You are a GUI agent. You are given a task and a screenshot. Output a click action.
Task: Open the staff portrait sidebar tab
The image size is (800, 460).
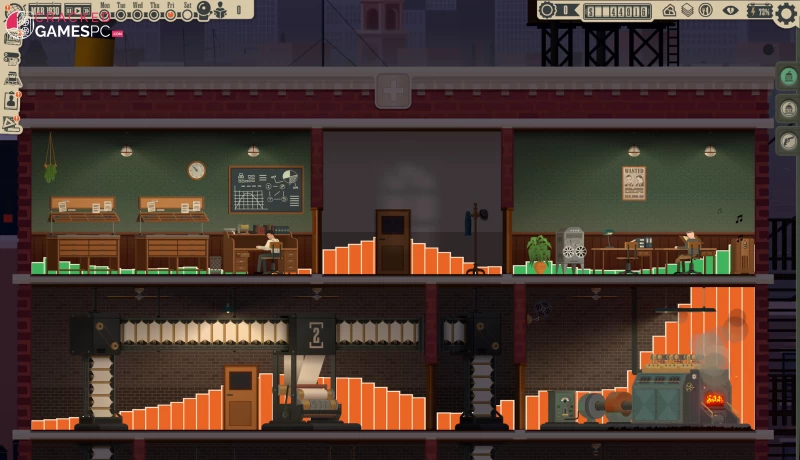[x=12, y=99]
